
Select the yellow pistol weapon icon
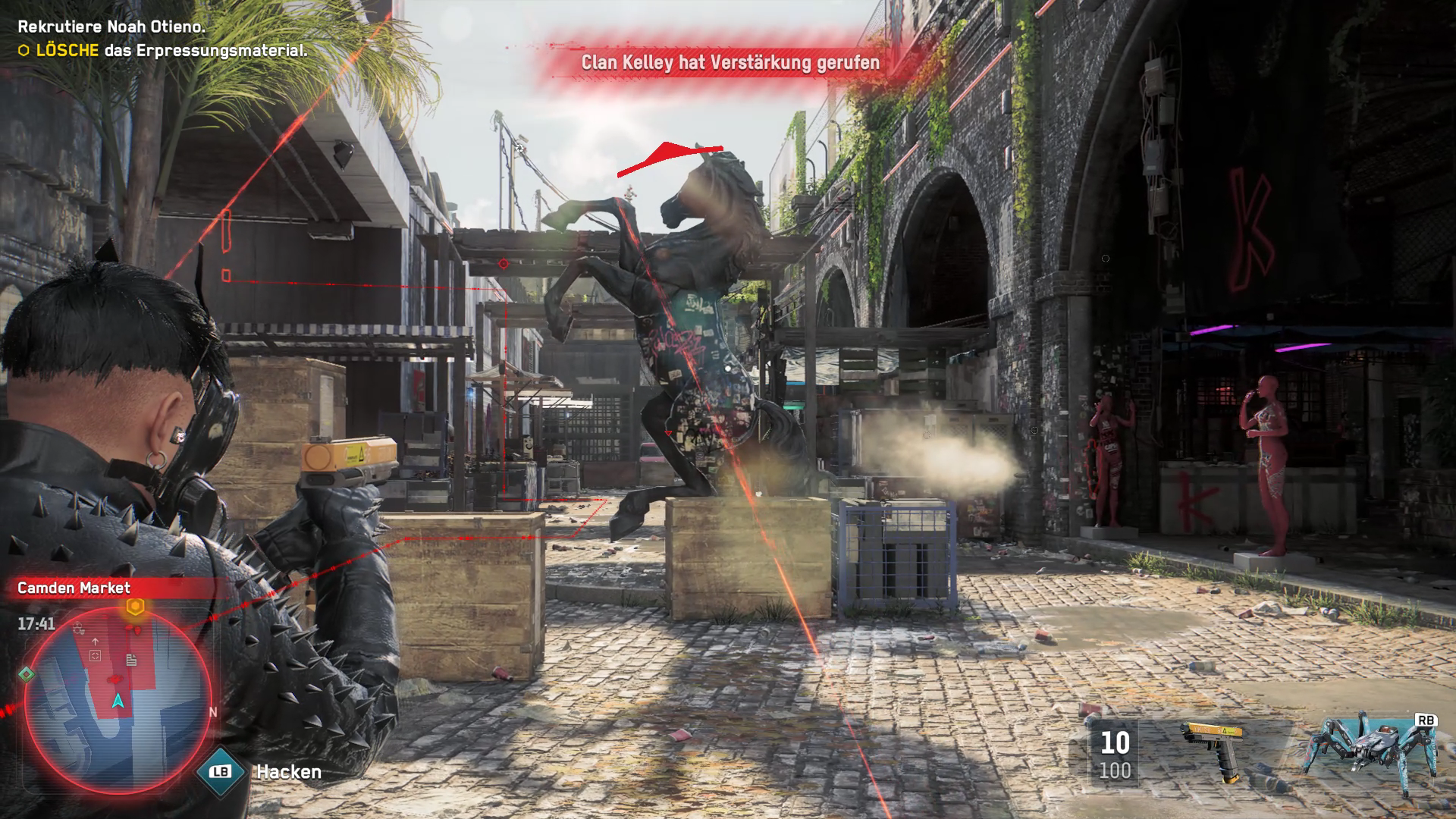coord(1214,749)
